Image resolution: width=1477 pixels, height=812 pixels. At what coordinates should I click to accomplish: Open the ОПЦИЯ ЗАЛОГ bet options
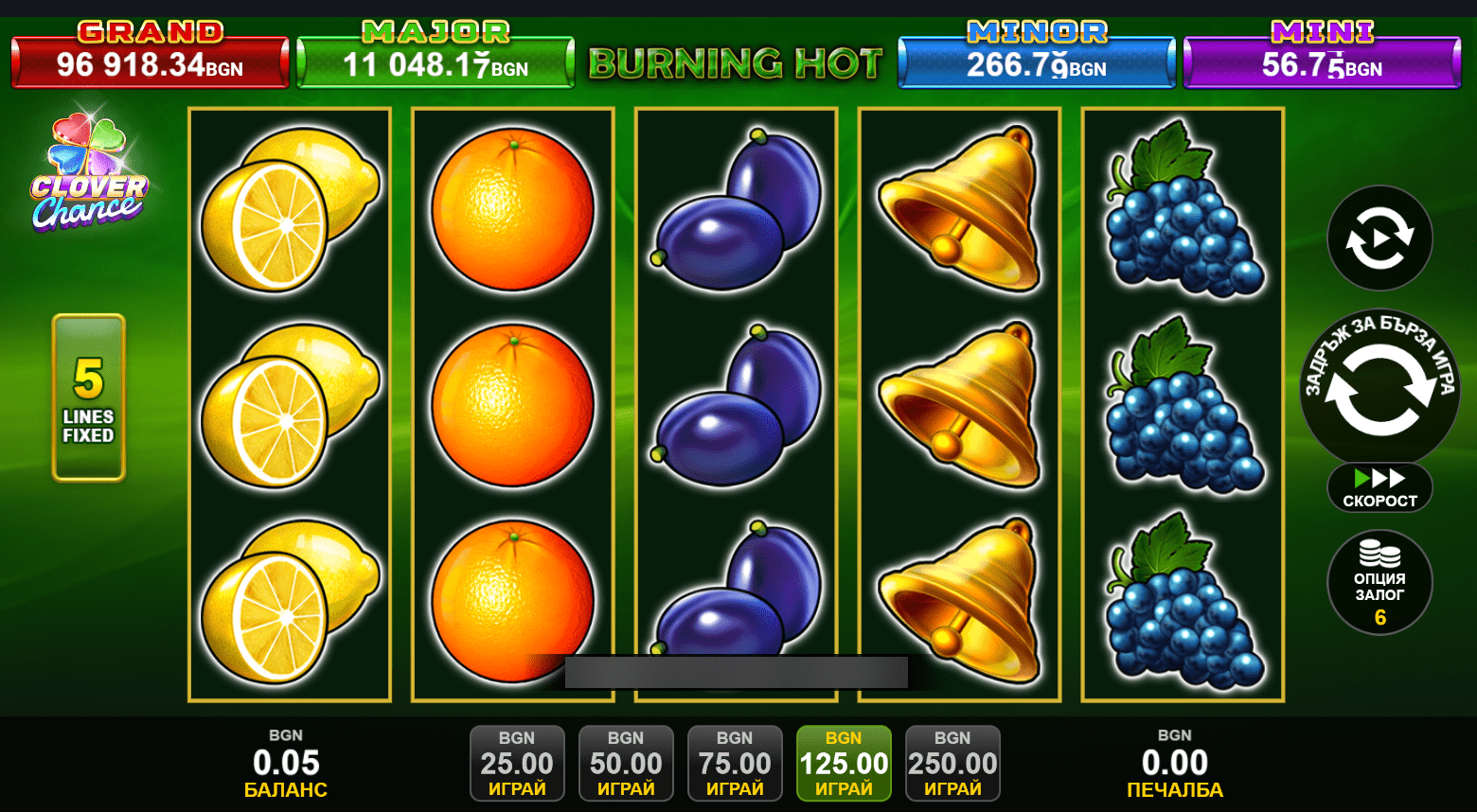[1379, 582]
